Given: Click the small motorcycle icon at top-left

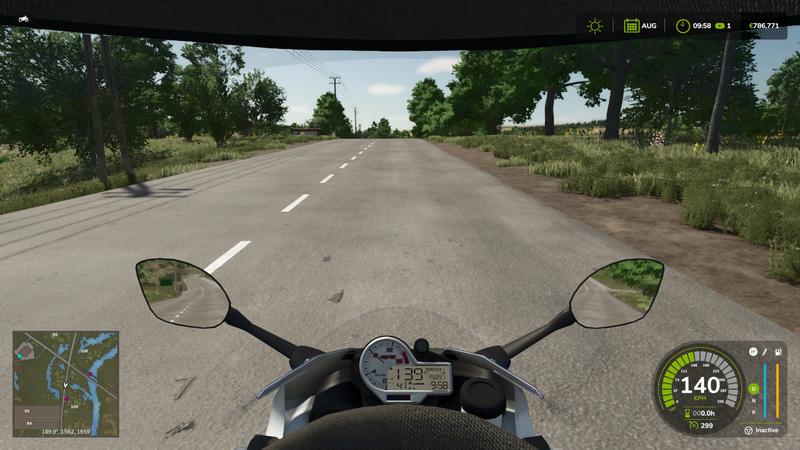Looking at the screenshot, I should [x=22, y=19].
